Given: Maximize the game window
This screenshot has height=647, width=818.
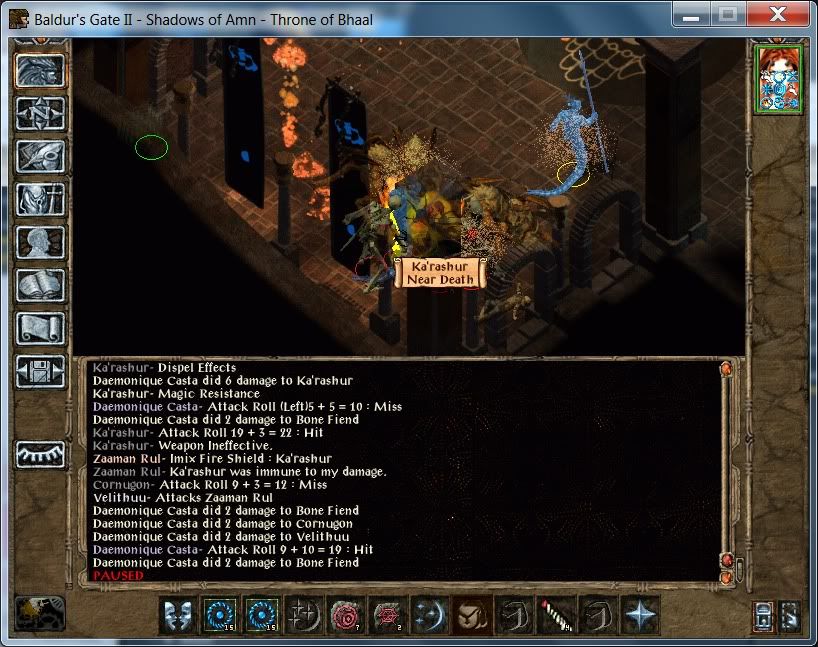Looking at the screenshot, I should click(x=729, y=14).
